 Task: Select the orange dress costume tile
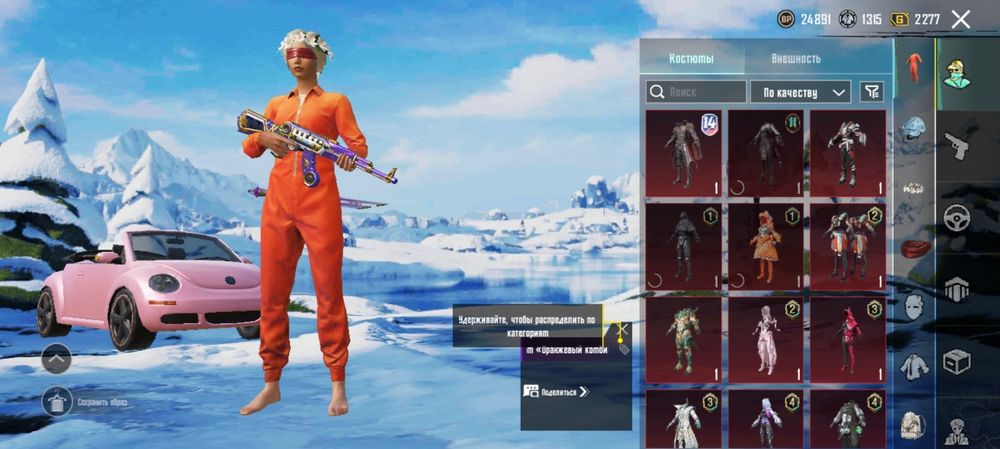tap(765, 246)
